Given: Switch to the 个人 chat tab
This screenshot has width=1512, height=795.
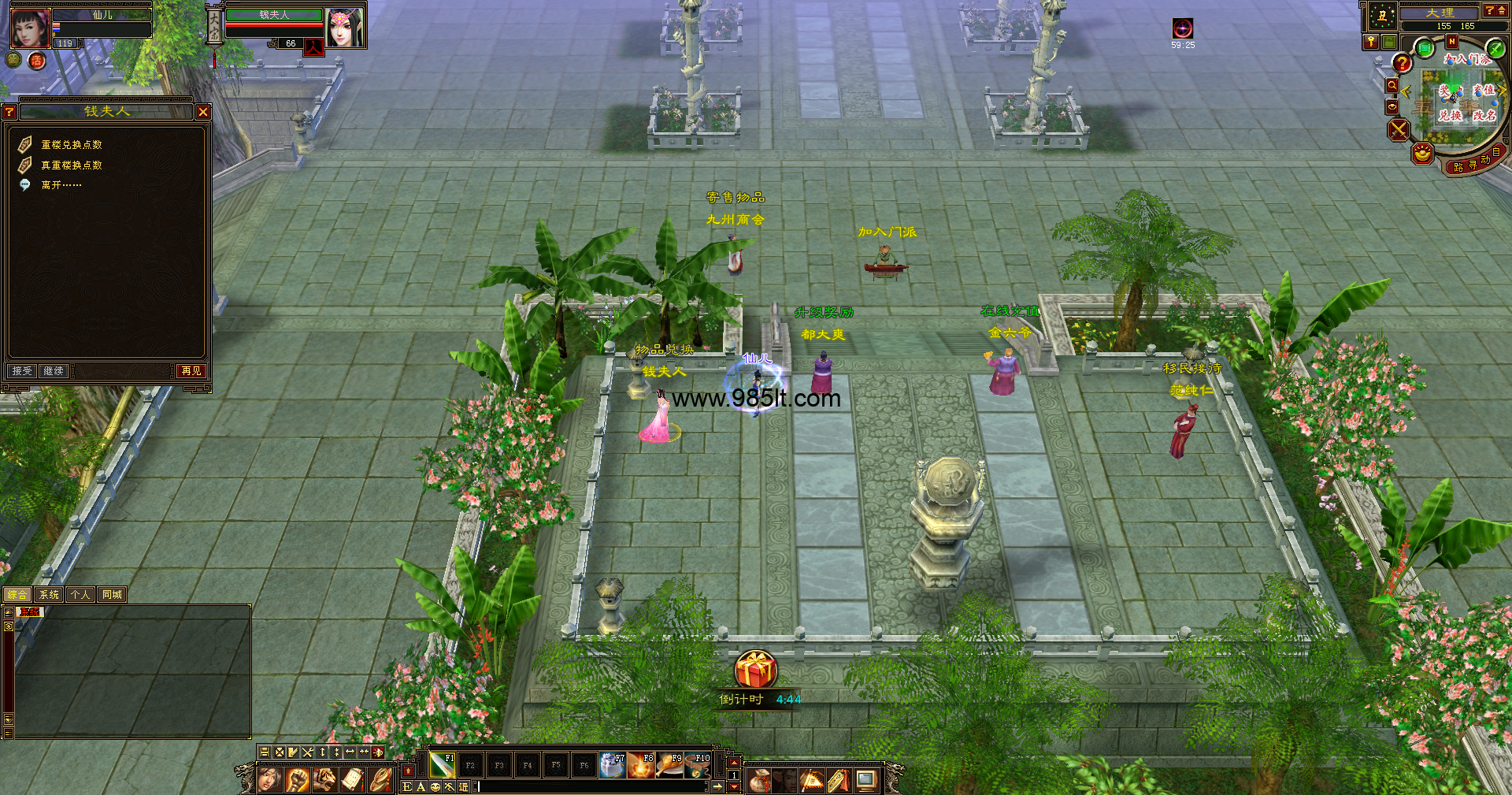Looking at the screenshot, I should click(x=80, y=595).
